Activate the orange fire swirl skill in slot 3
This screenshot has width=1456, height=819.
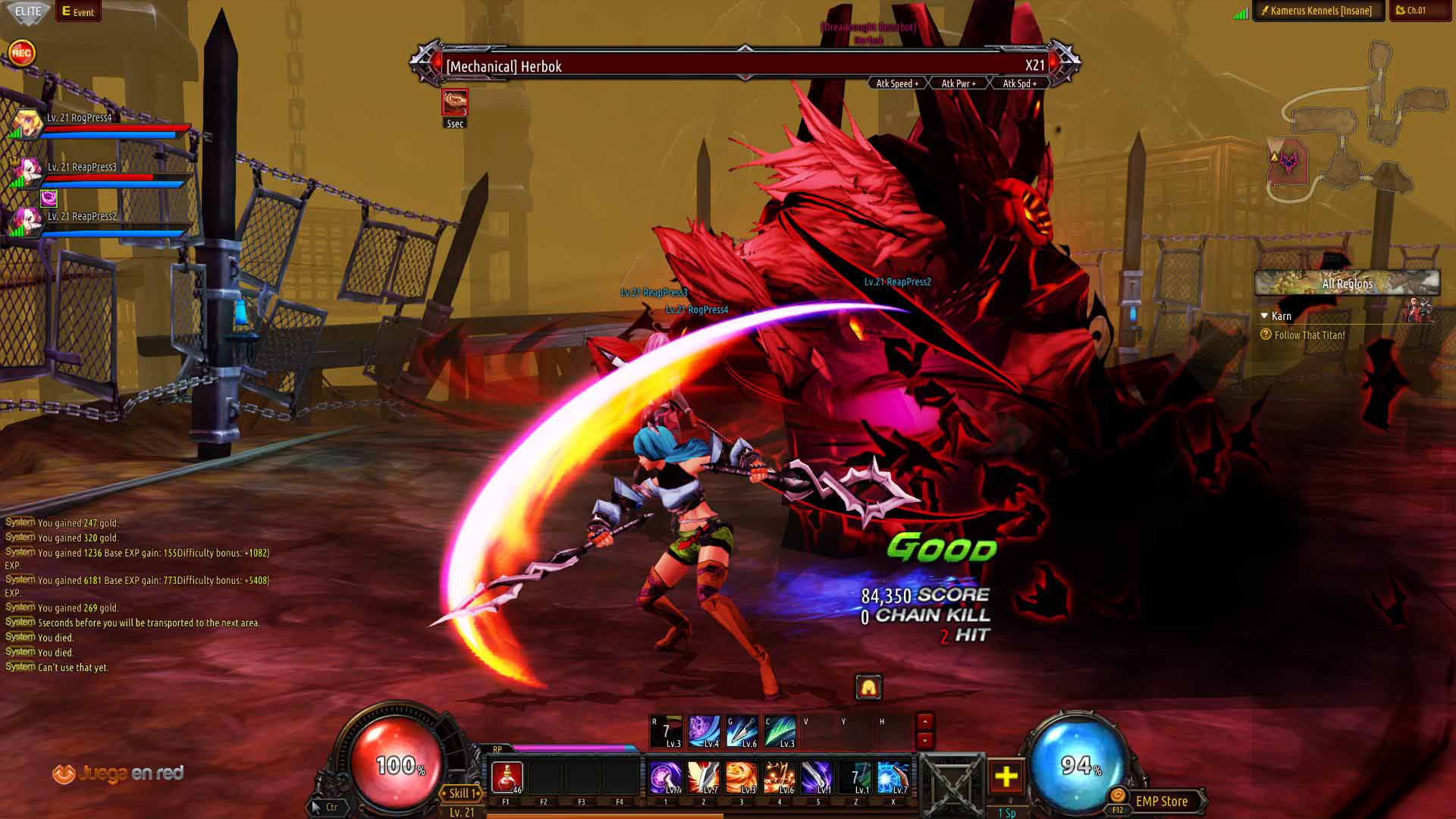[741, 778]
